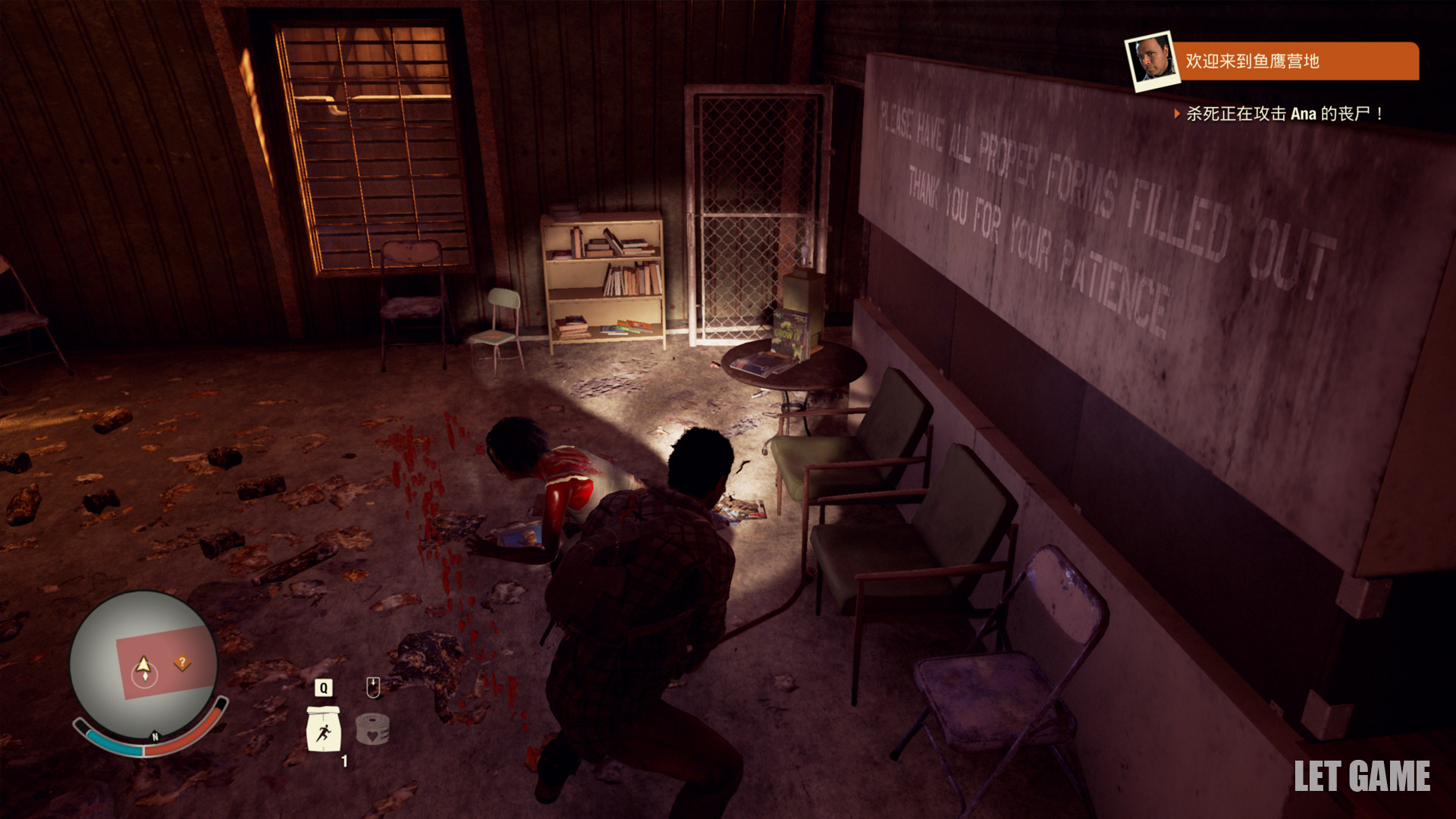1456x819 pixels.
Task: Select the stamina snack bag item slot
Action: pos(324,730)
